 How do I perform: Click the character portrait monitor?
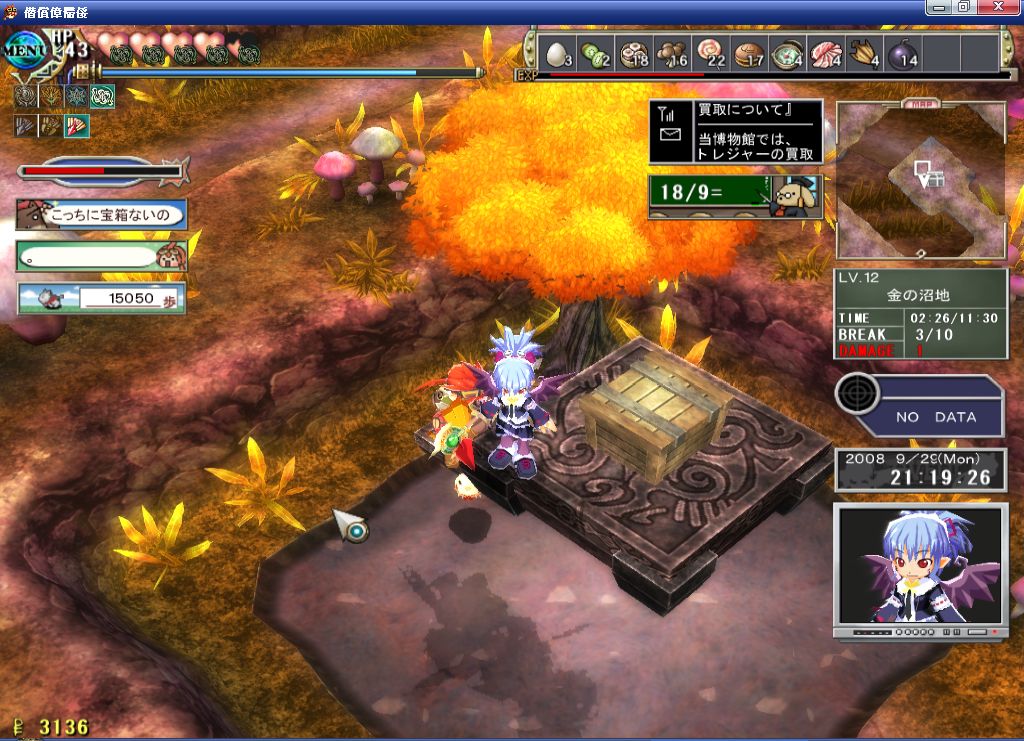click(x=919, y=571)
